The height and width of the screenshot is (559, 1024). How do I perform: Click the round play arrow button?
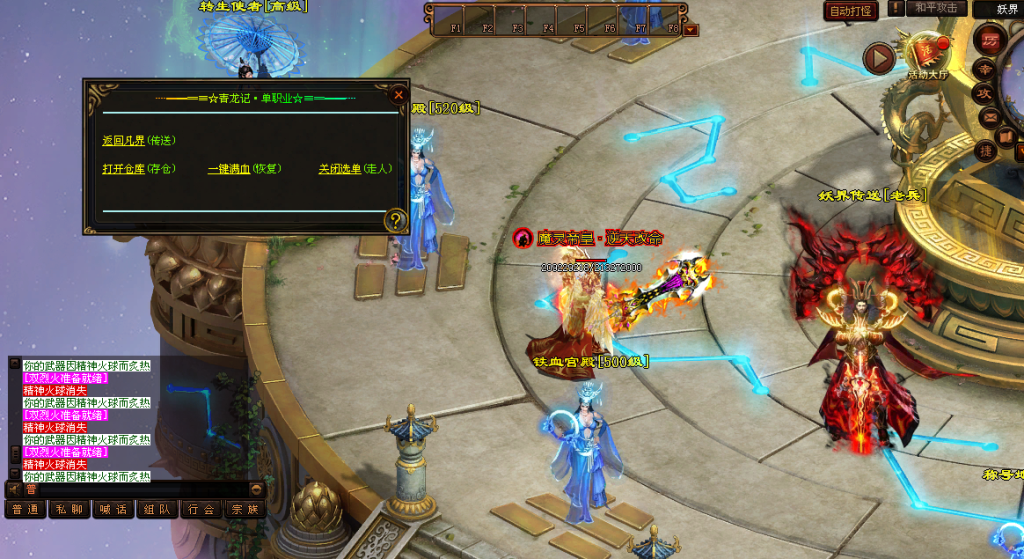[x=878, y=58]
